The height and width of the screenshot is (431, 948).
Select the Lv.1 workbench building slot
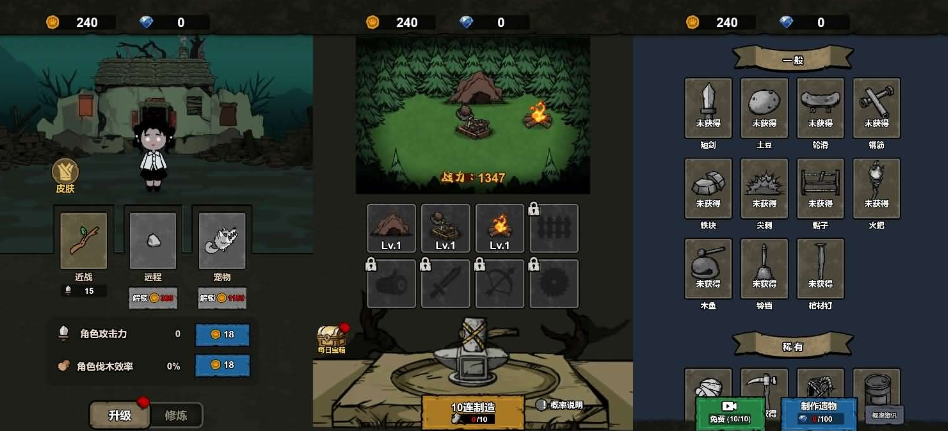[x=446, y=229]
